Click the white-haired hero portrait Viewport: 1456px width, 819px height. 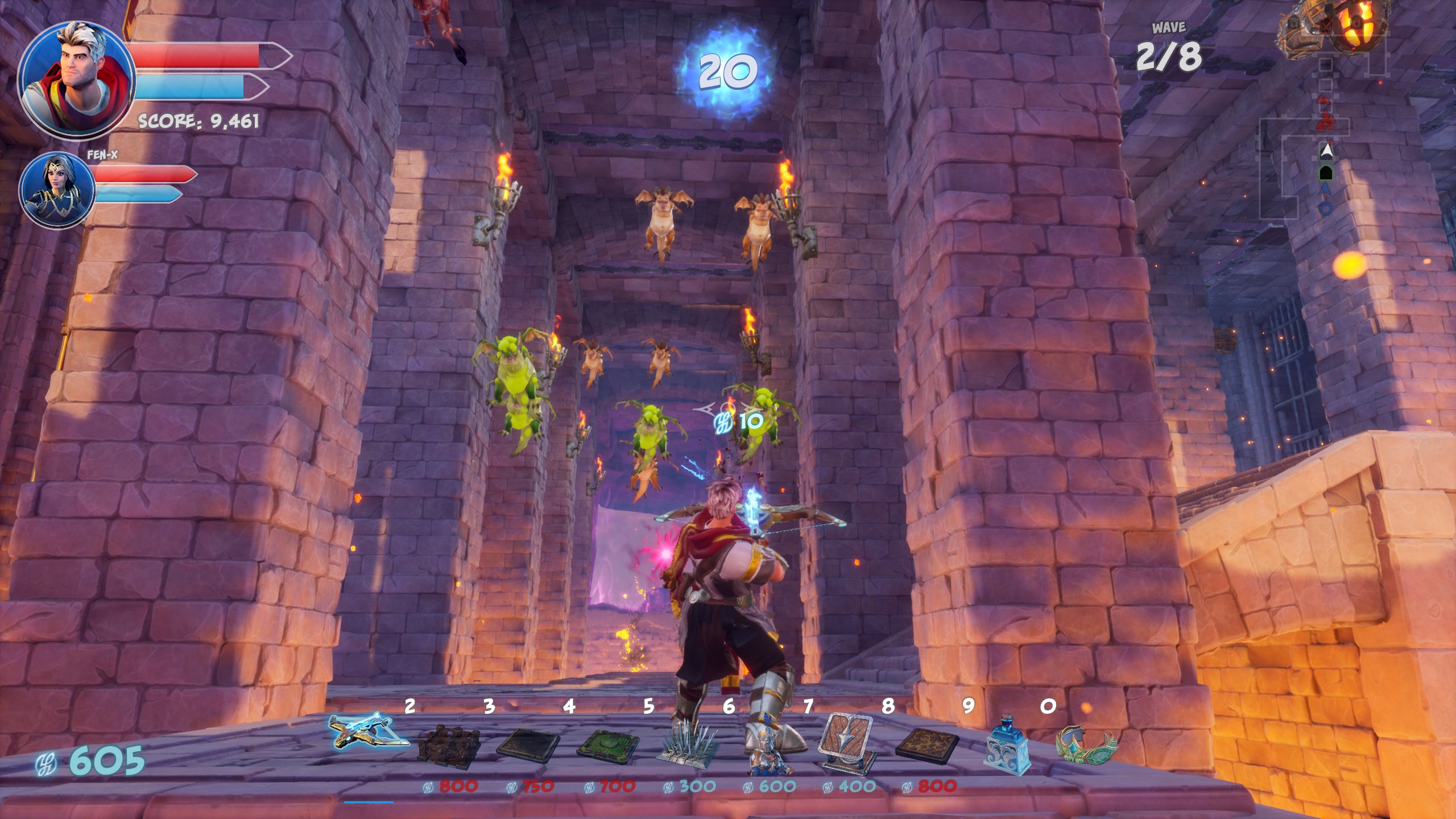[x=77, y=81]
